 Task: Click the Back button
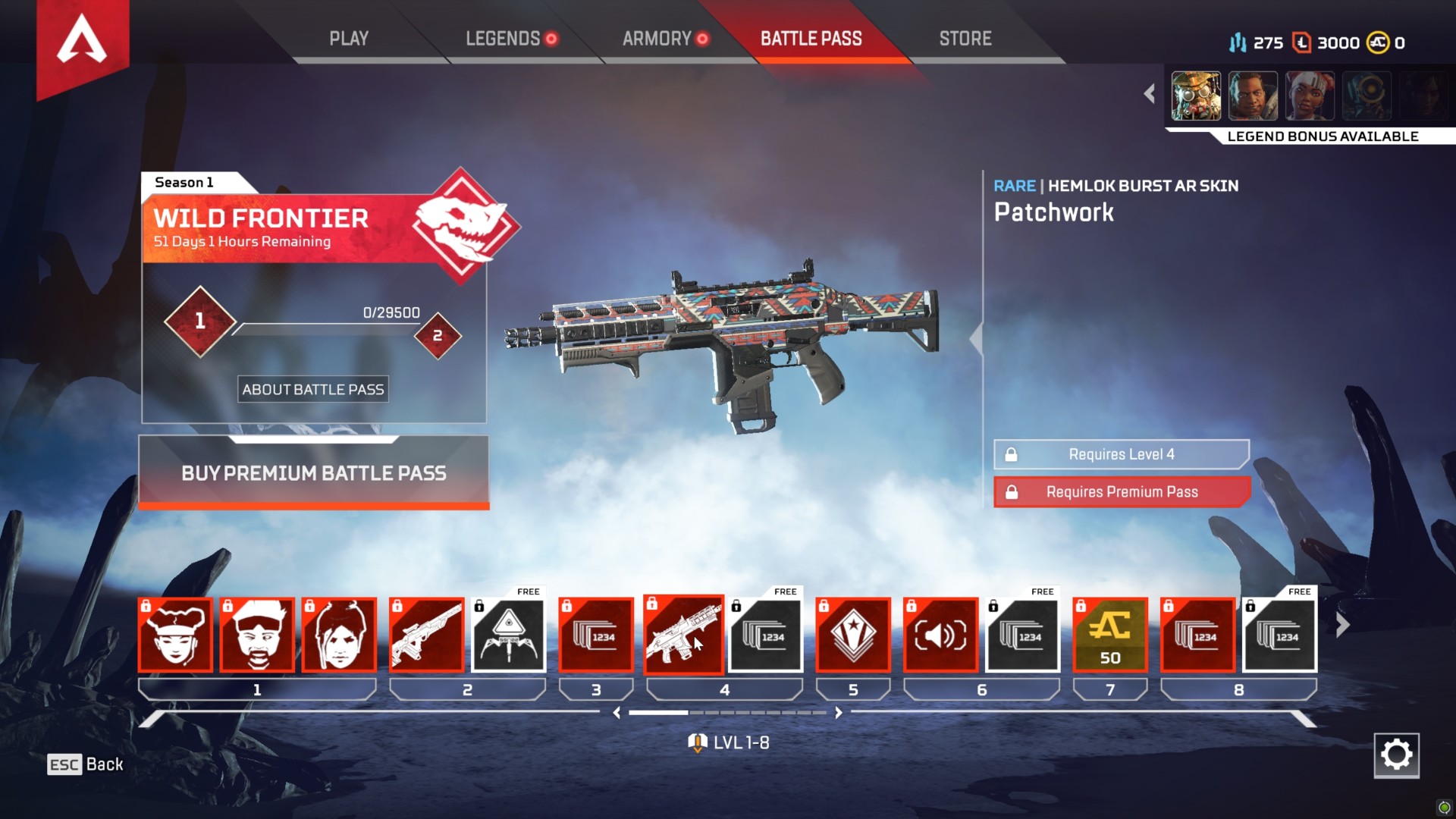[x=86, y=764]
